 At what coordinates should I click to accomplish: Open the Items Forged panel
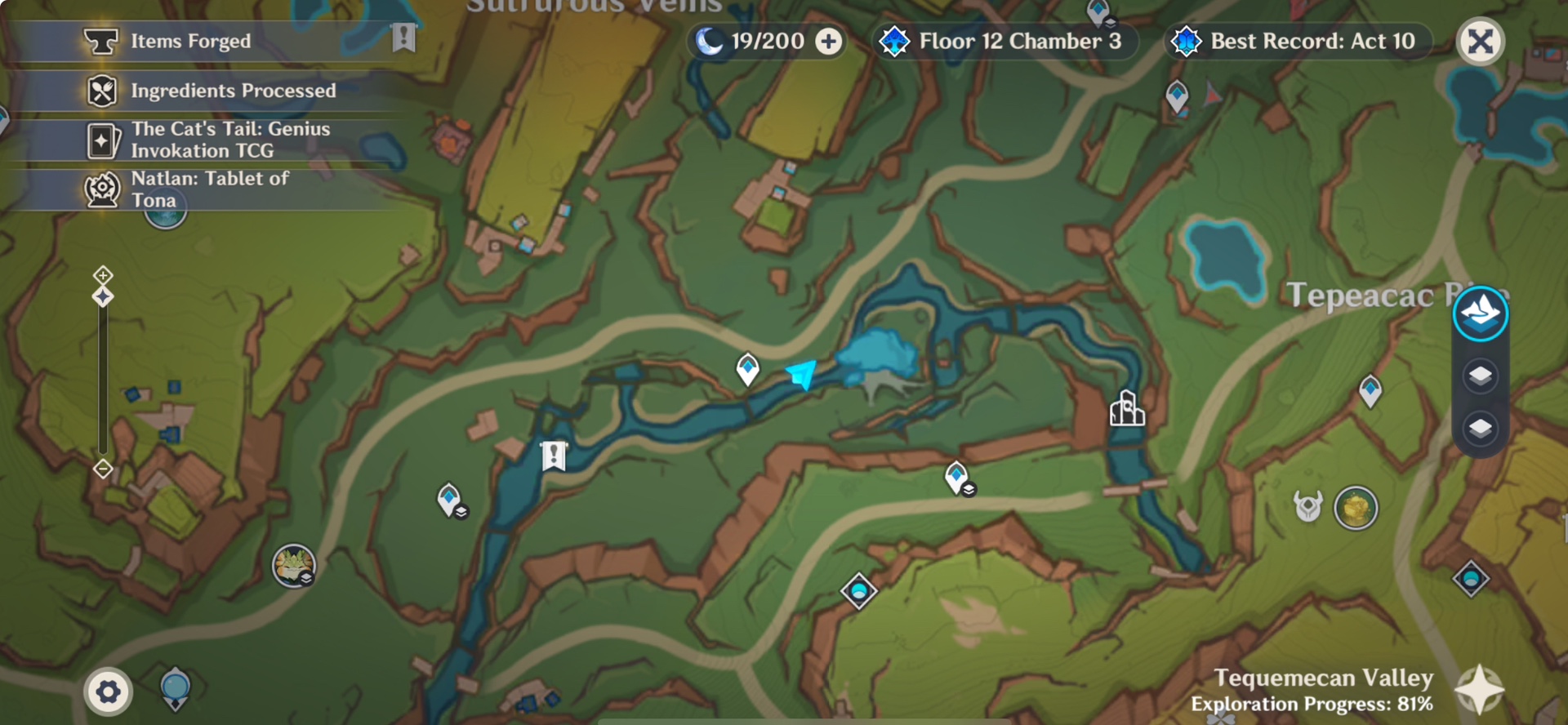[189, 41]
